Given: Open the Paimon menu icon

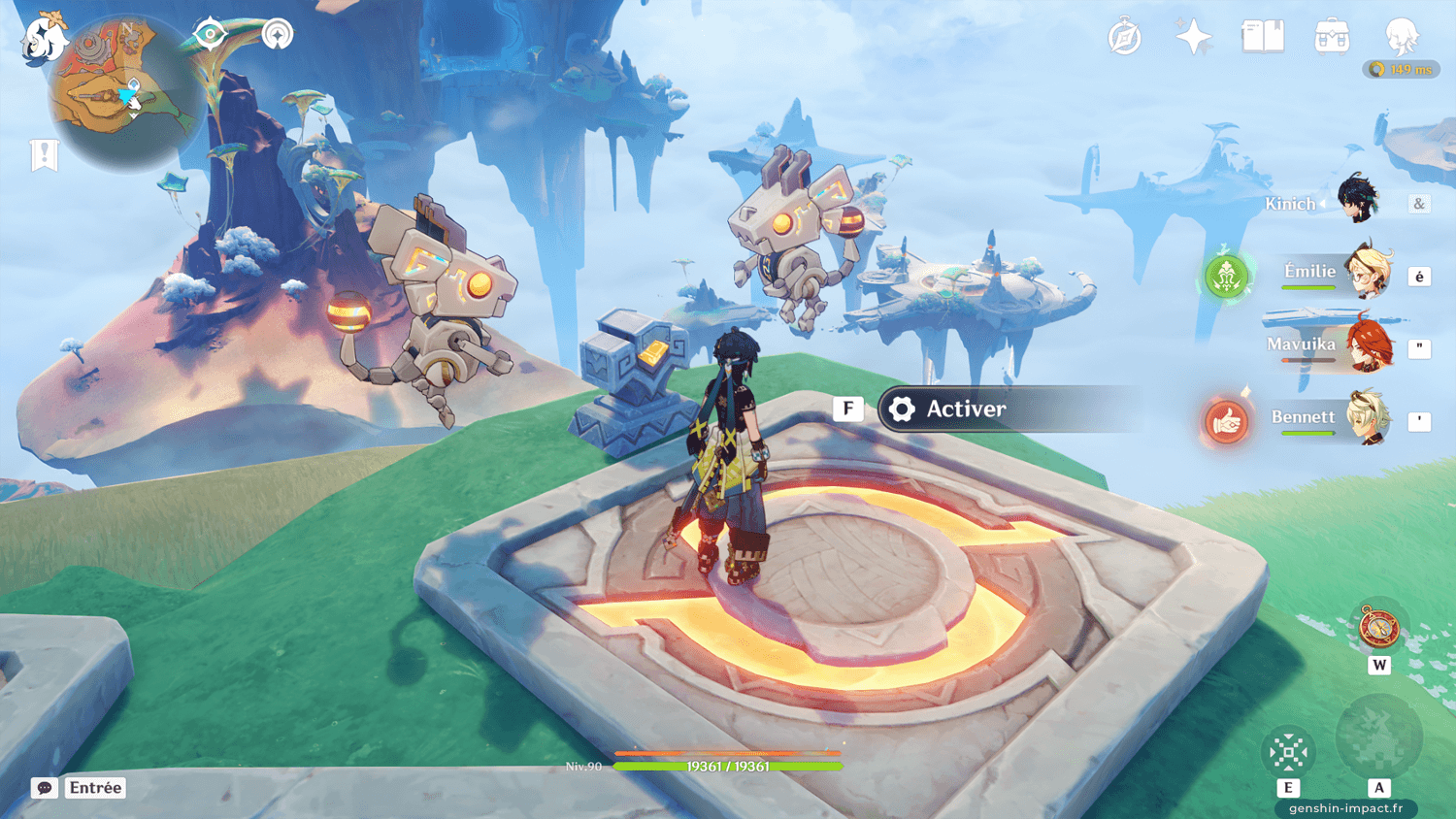Looking at the screenshot, I should click(x=44, y=41).
